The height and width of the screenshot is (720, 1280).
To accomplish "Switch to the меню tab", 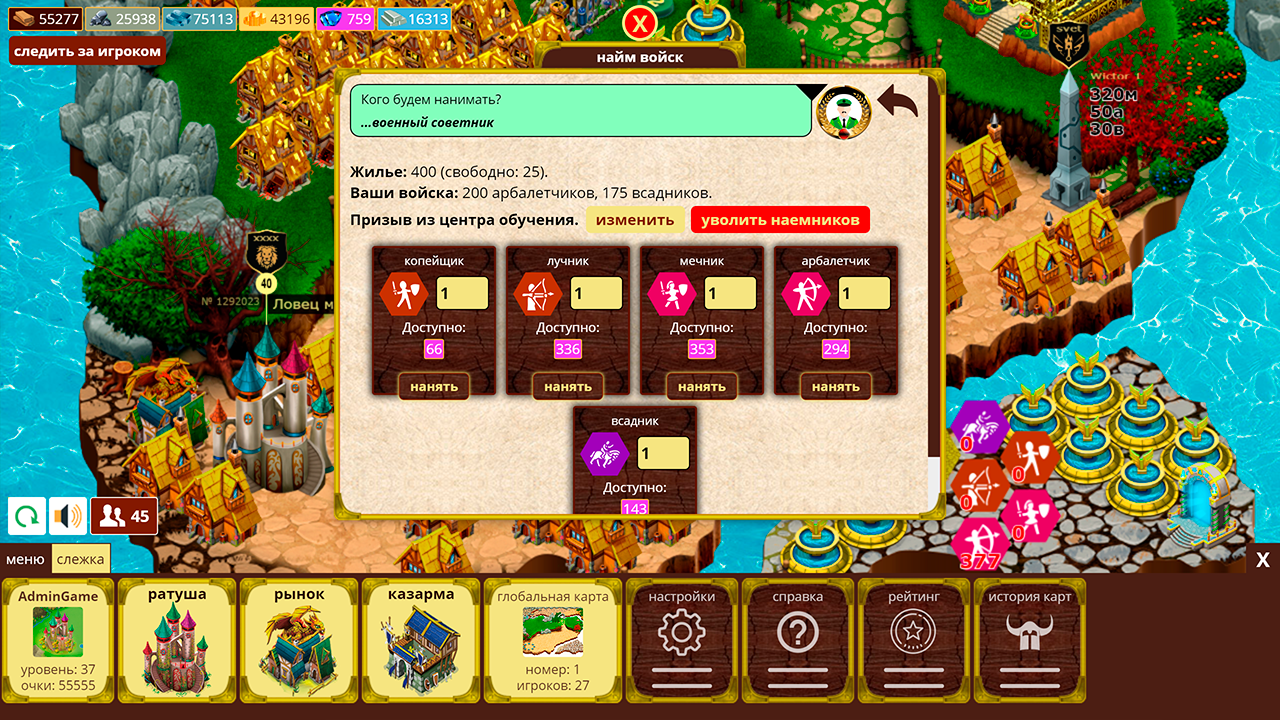I will [x=25, y=559].
